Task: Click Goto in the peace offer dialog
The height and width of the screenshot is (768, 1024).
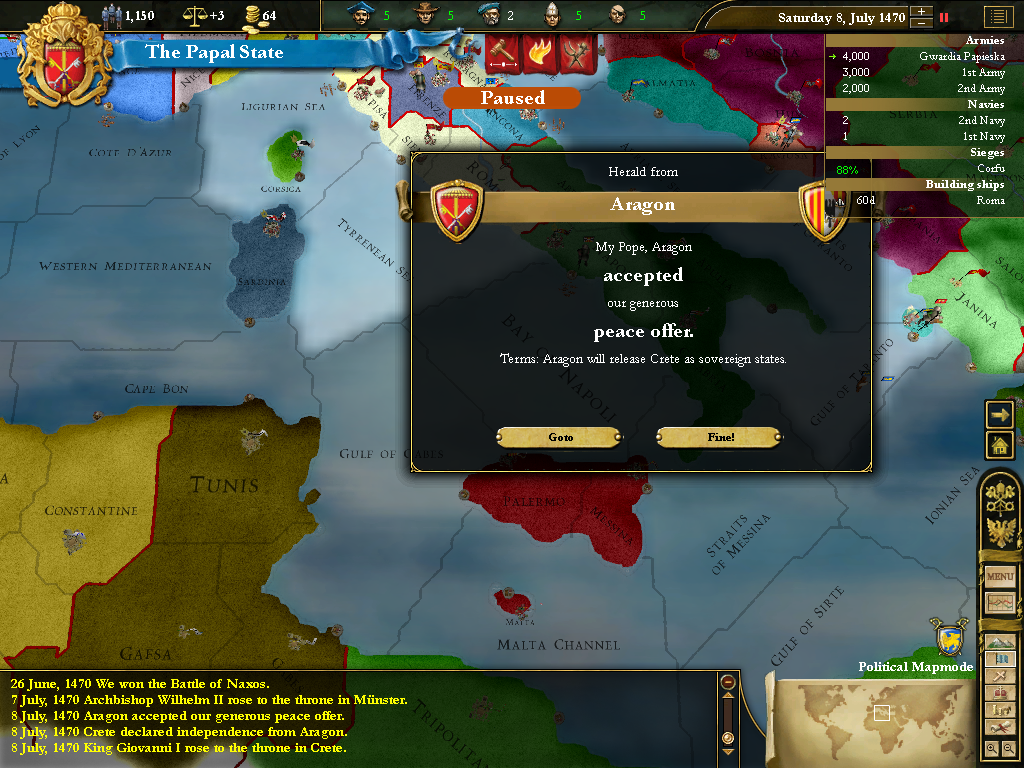Action: [x=560, y=437]
